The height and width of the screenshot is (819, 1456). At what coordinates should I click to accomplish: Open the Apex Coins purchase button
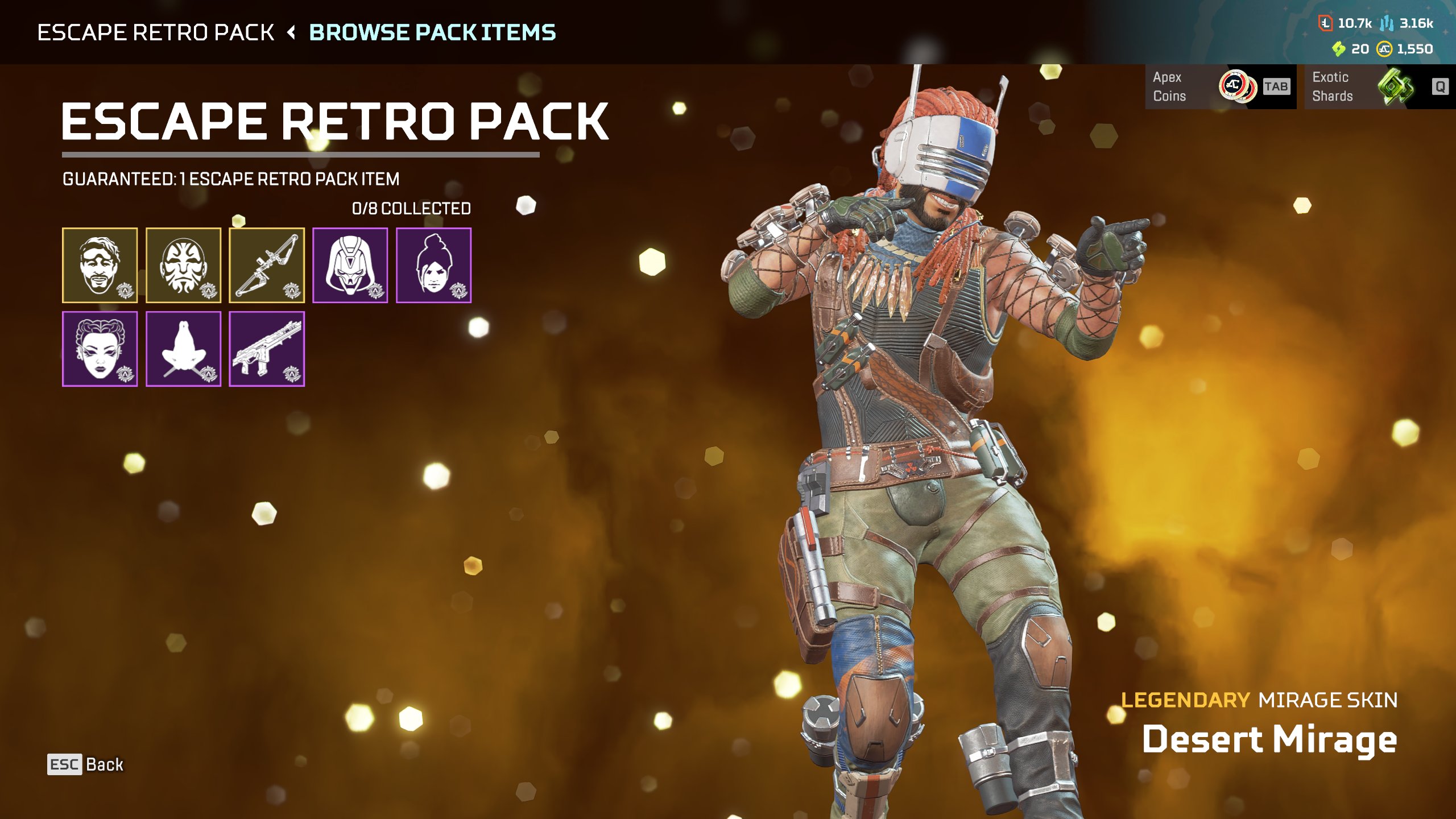pos(1220,86)
